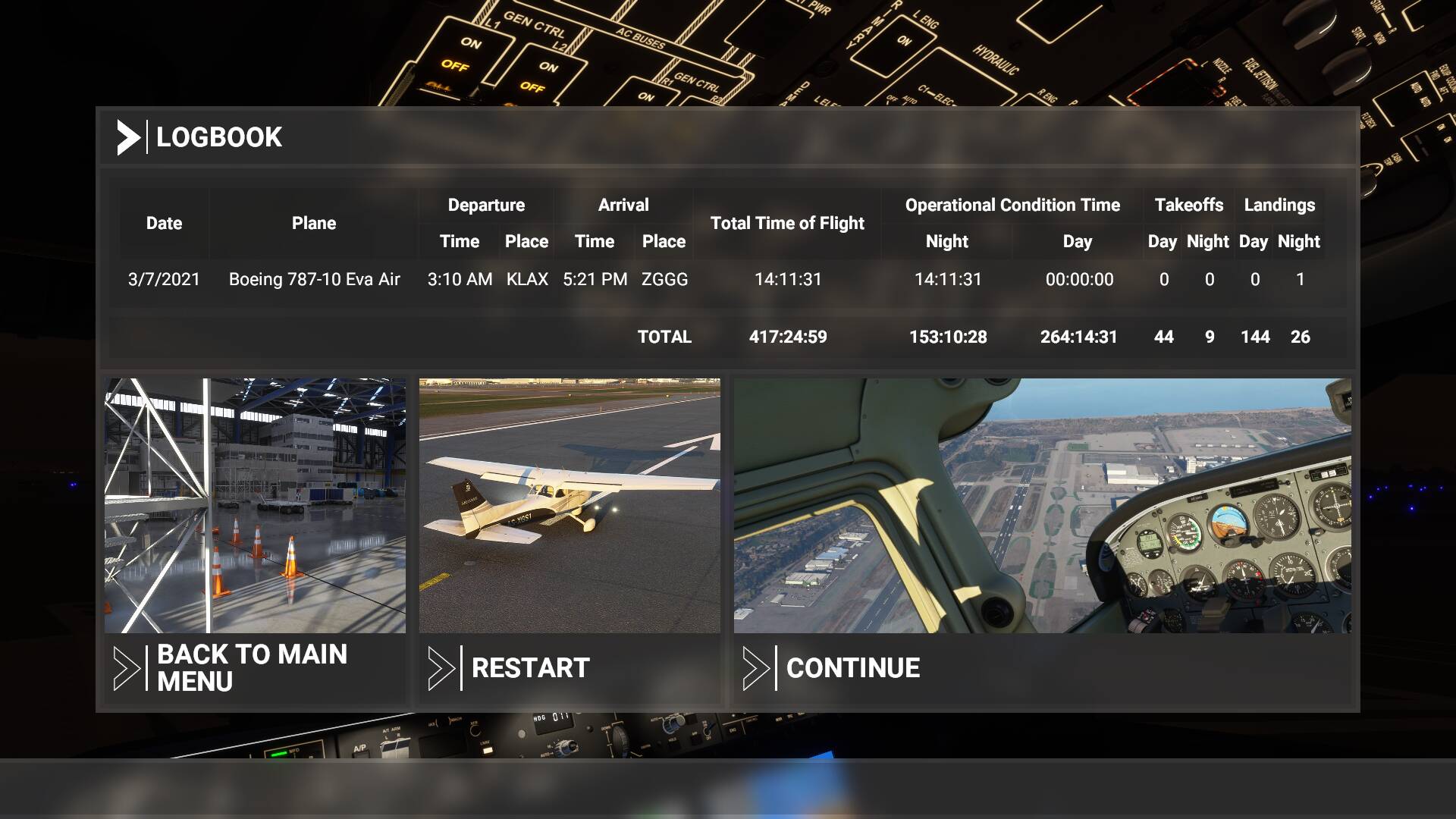
Task: Click the Landings column header
Action: (1279, 205)
